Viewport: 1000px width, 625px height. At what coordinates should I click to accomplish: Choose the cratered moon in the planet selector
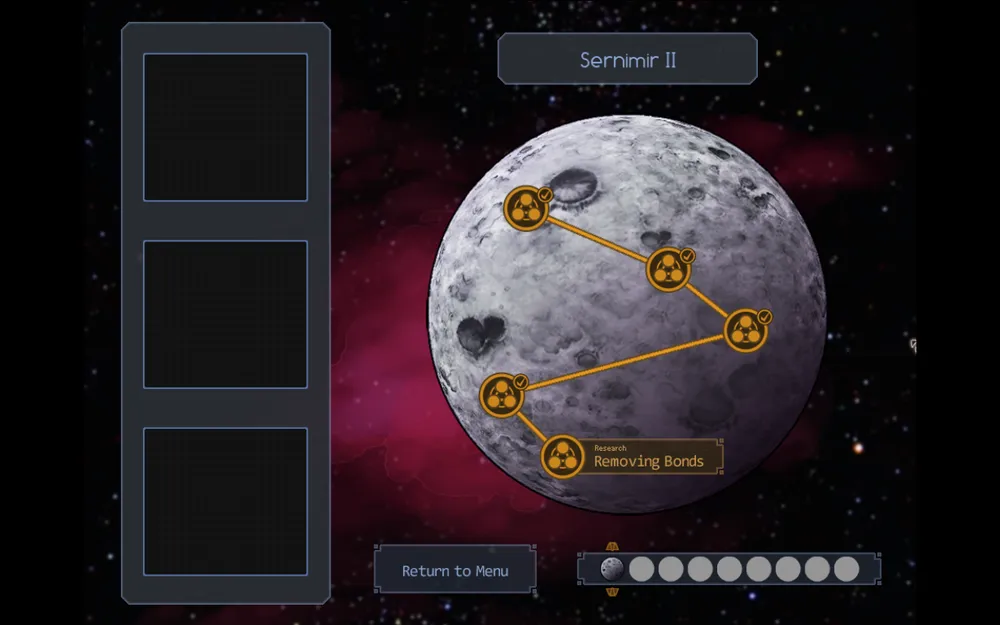(x=612, y=569)
